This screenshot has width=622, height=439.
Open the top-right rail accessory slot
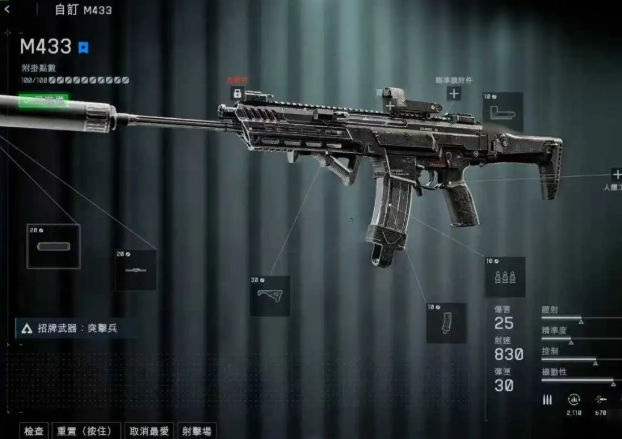[x=503, y=111]
